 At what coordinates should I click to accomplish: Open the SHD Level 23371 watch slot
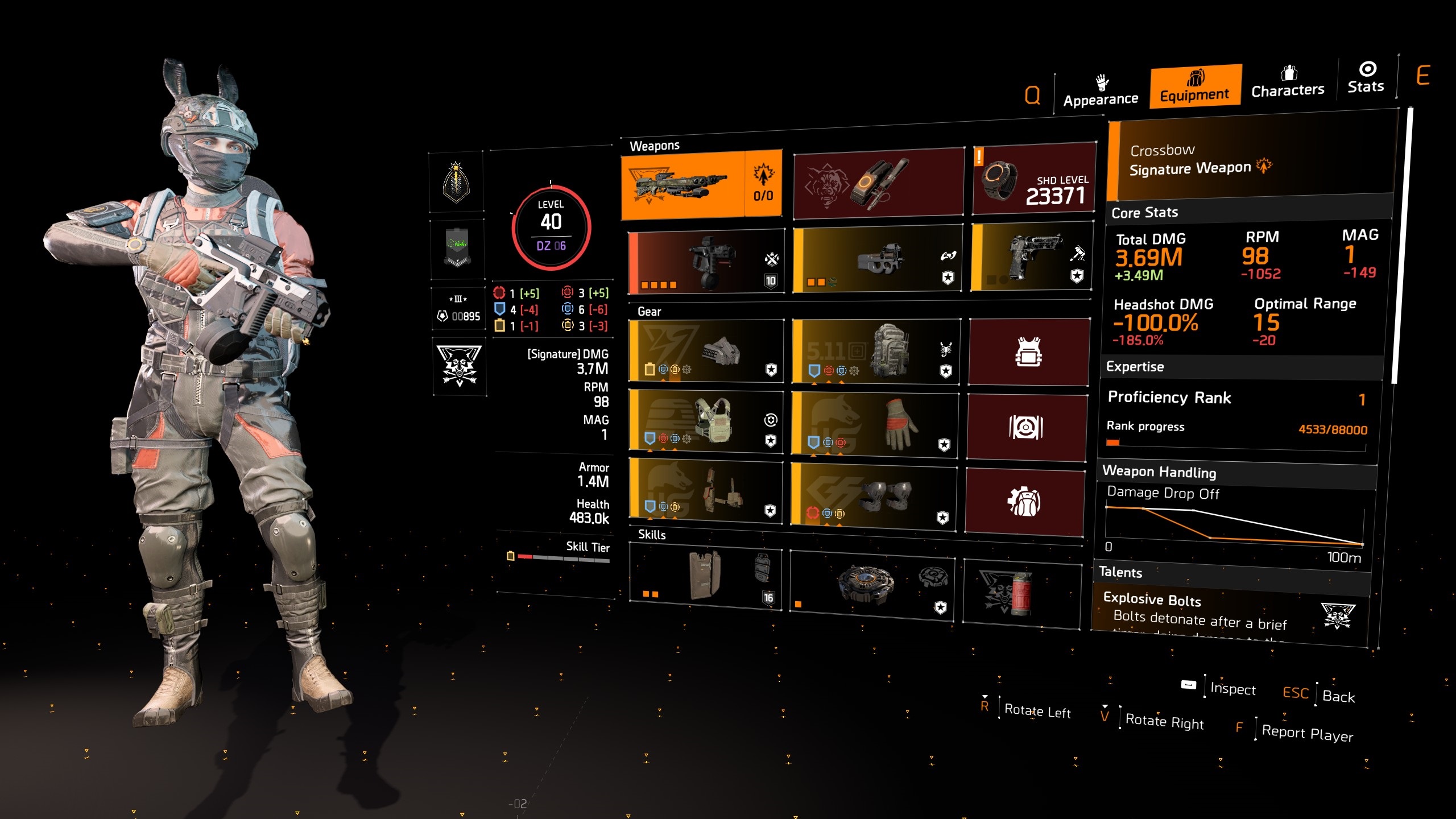tap(1035, 182)
